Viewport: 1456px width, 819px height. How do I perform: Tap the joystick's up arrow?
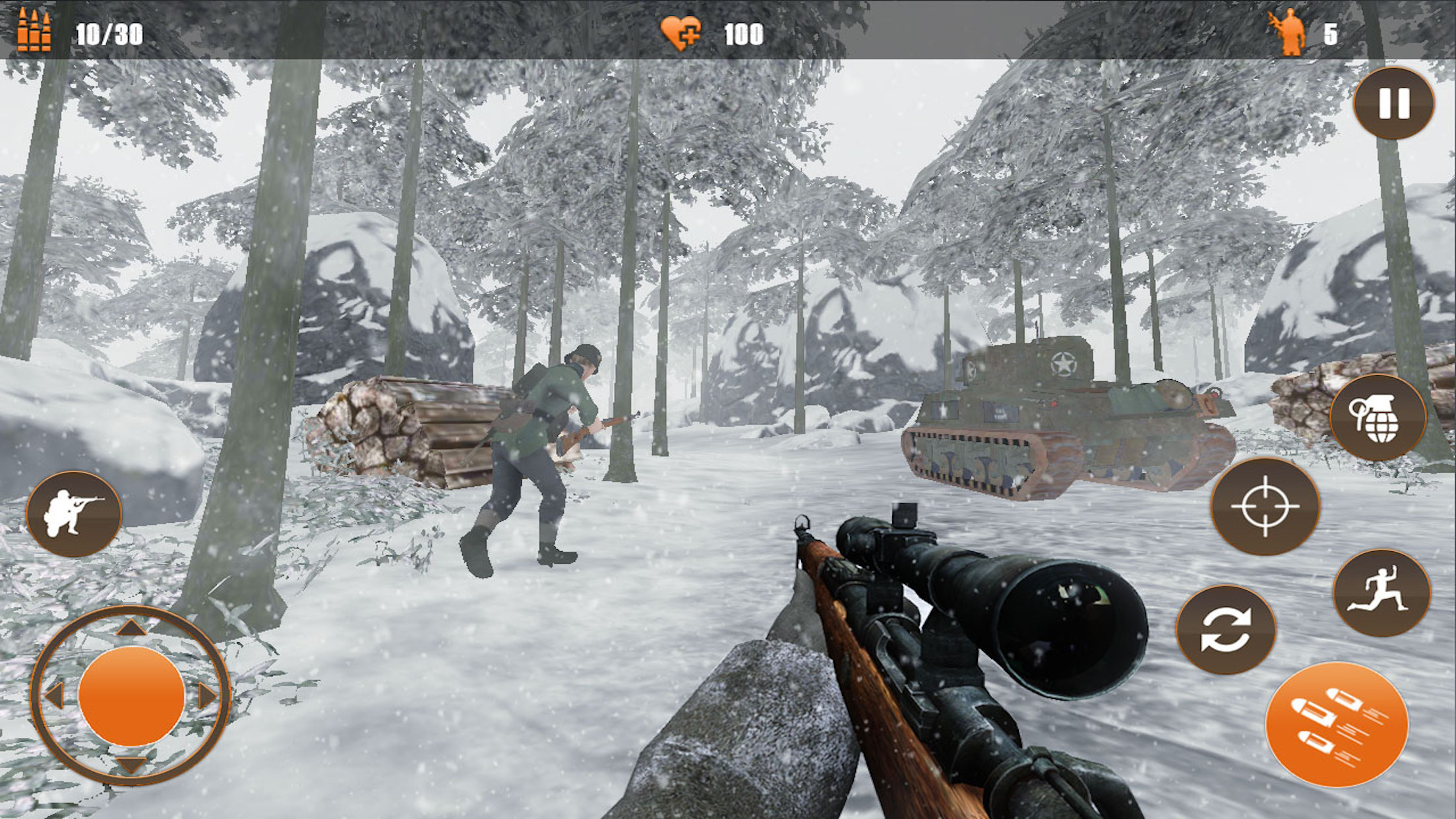tap(131, 628)
